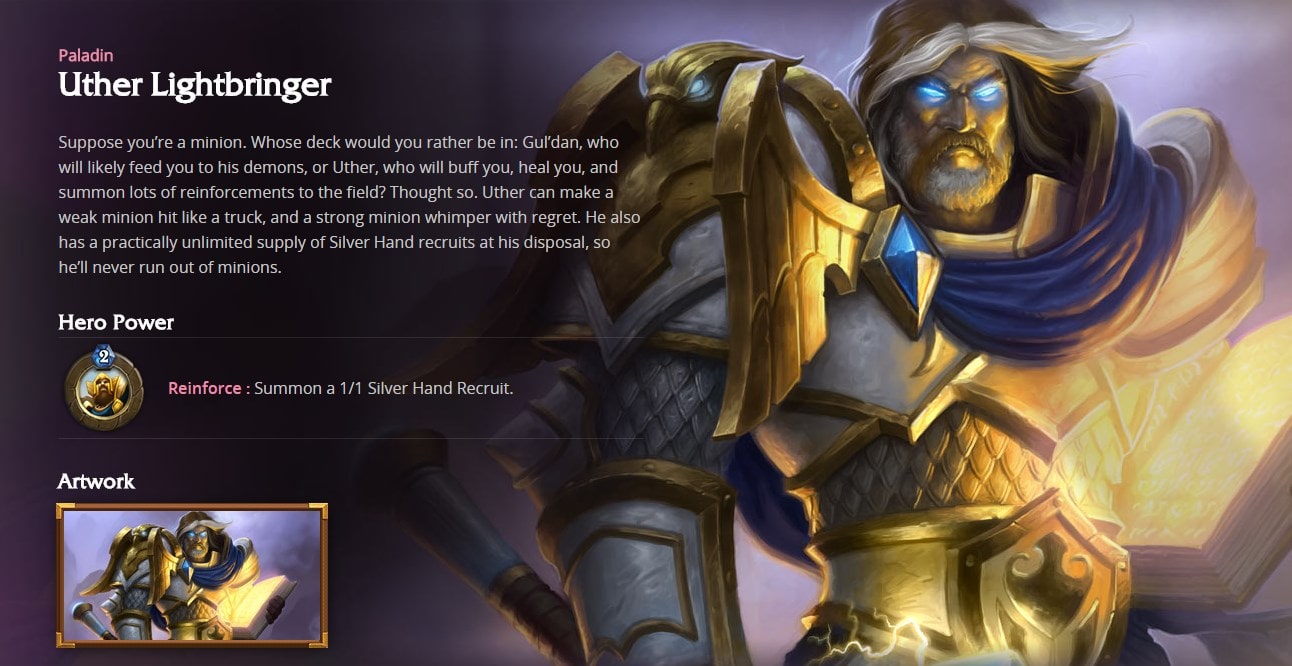Click the Reinforce hero power icon
Screen dimensions: 1292x666
coord(103,388)
